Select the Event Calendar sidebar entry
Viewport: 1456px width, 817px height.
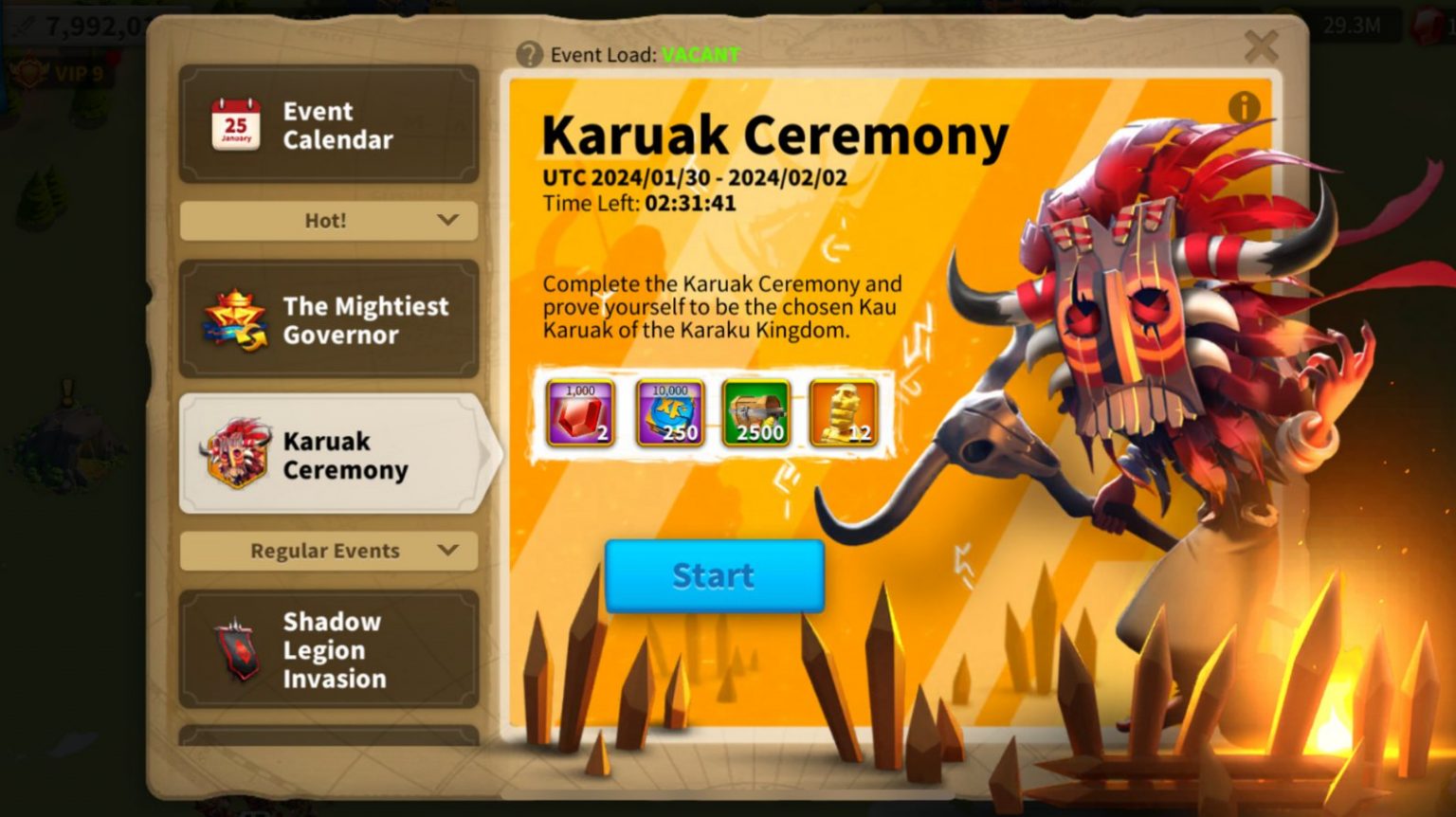(x=327, y=124)
